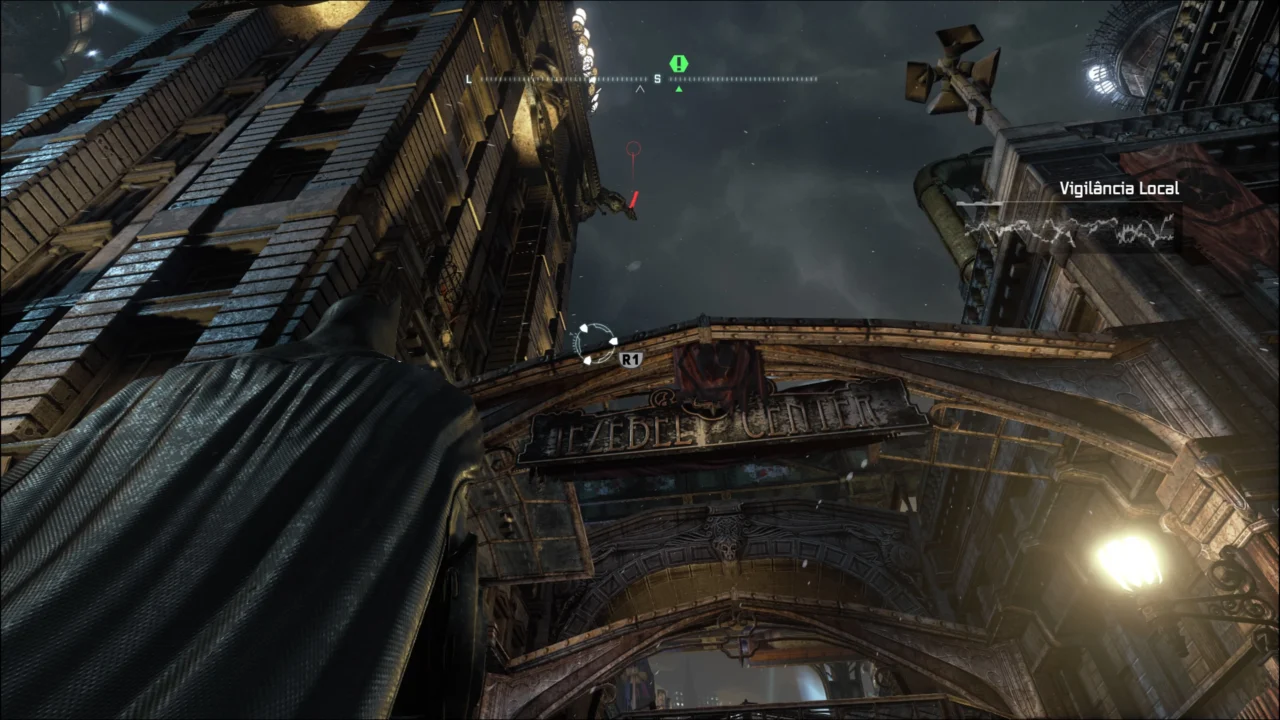Select the Vigilância Local label

point(1119,188)
